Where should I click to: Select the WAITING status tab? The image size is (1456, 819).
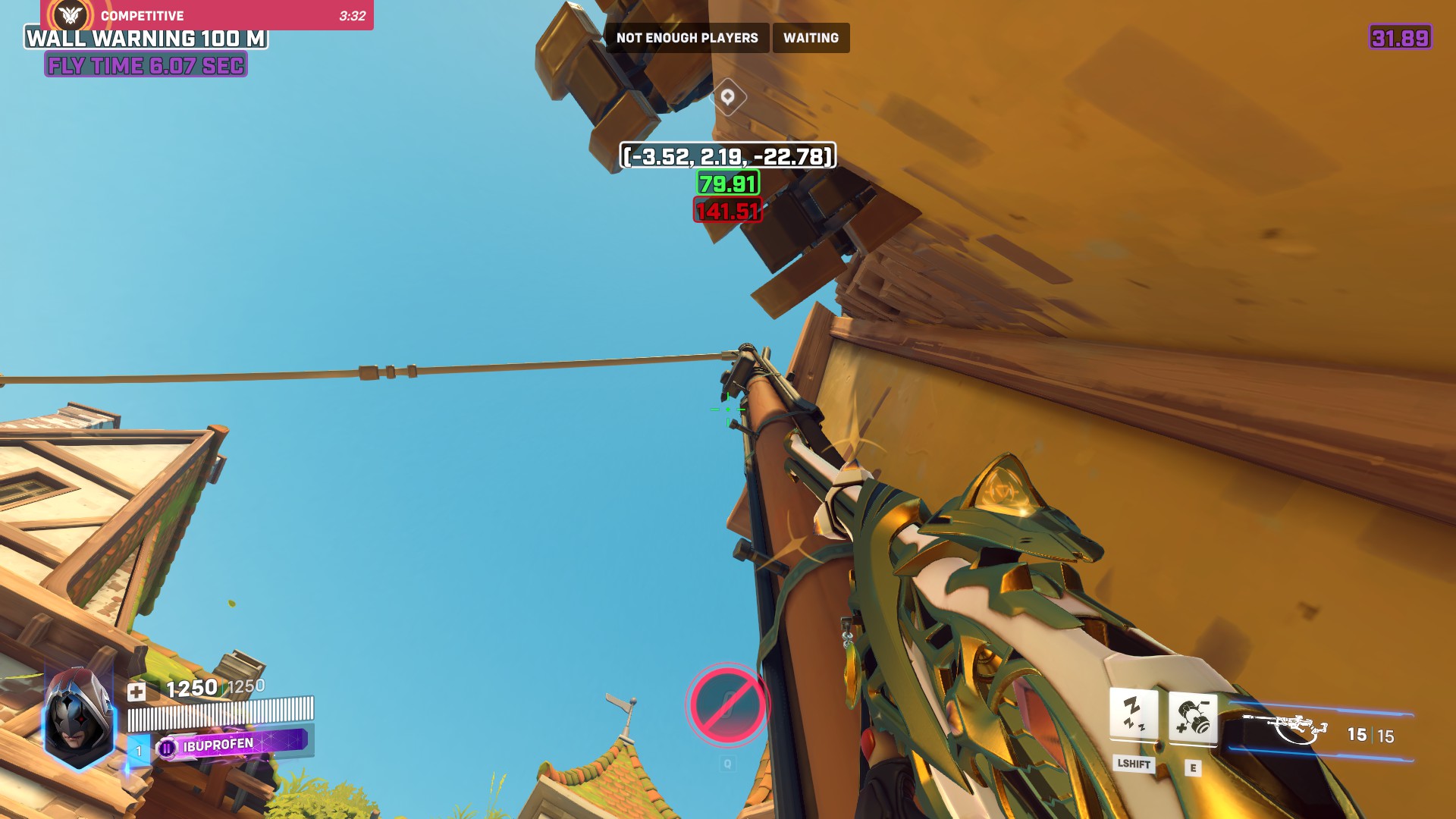(x=811, y=38)
